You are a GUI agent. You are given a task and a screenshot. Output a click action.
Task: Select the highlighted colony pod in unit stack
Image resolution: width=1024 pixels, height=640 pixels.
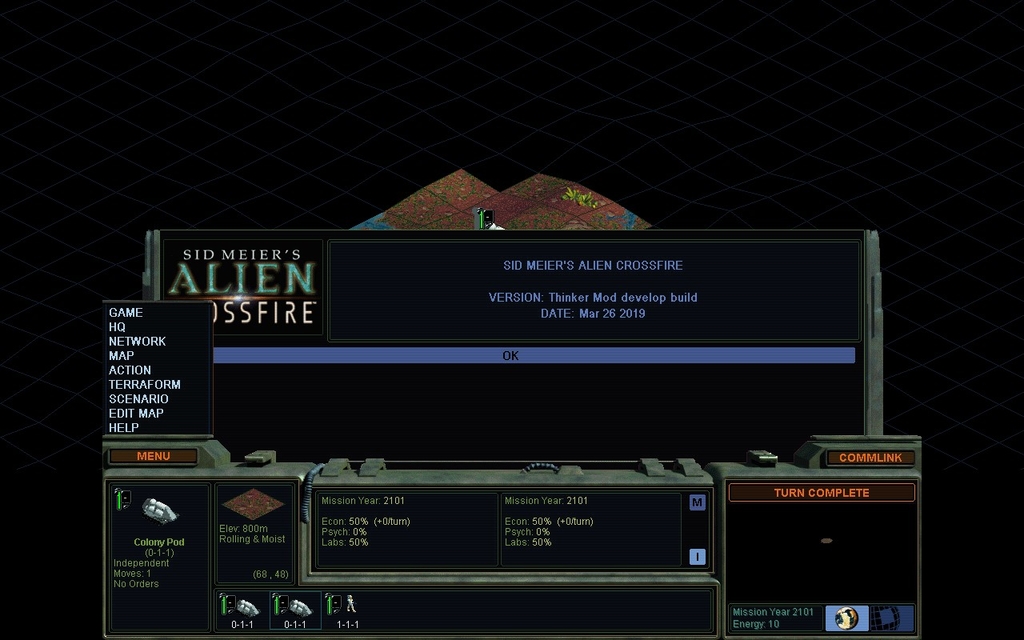pyautogui.click(x=295, y=608)
